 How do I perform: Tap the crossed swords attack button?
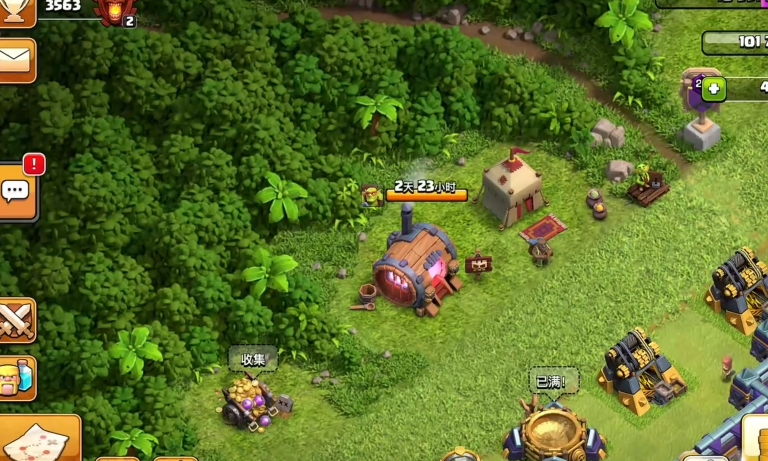pyautogui.click(x=16, y=320)
